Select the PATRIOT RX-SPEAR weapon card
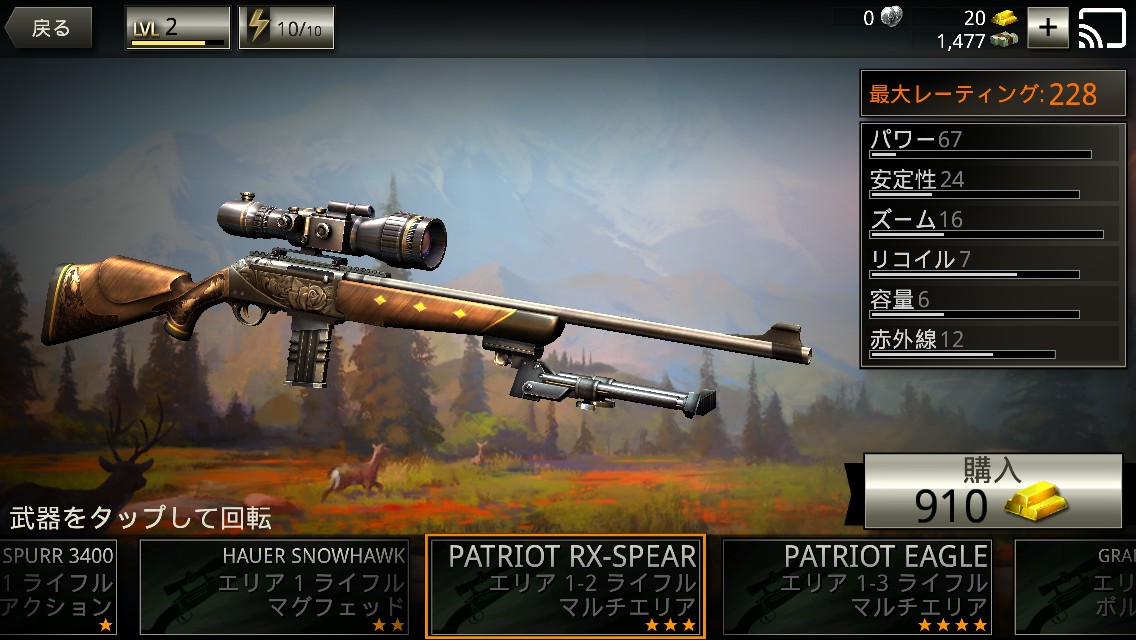 pyautogui.click(x=565, y=587)
